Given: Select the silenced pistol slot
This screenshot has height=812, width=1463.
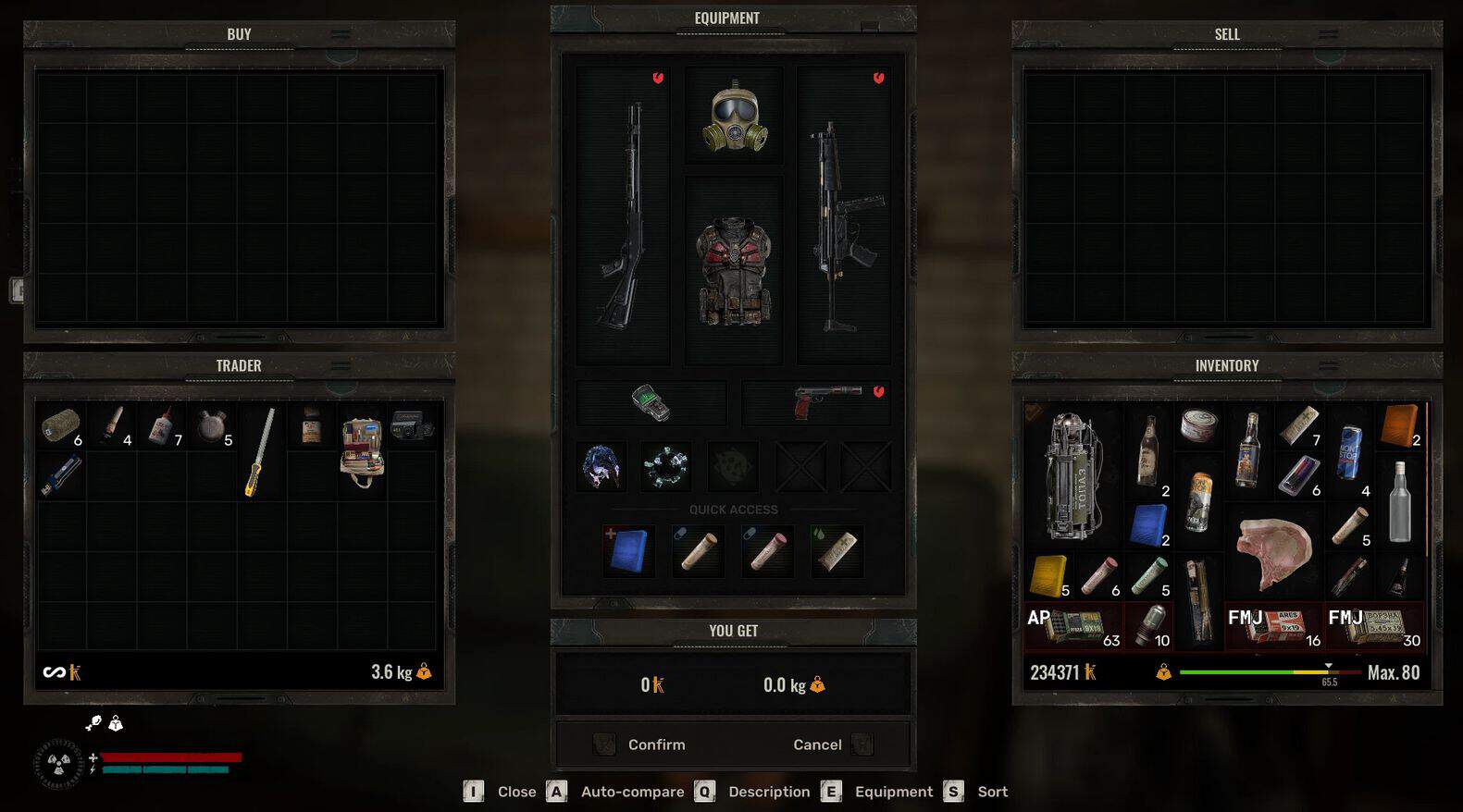Looking at the screenshot, I should click(816, 403).
